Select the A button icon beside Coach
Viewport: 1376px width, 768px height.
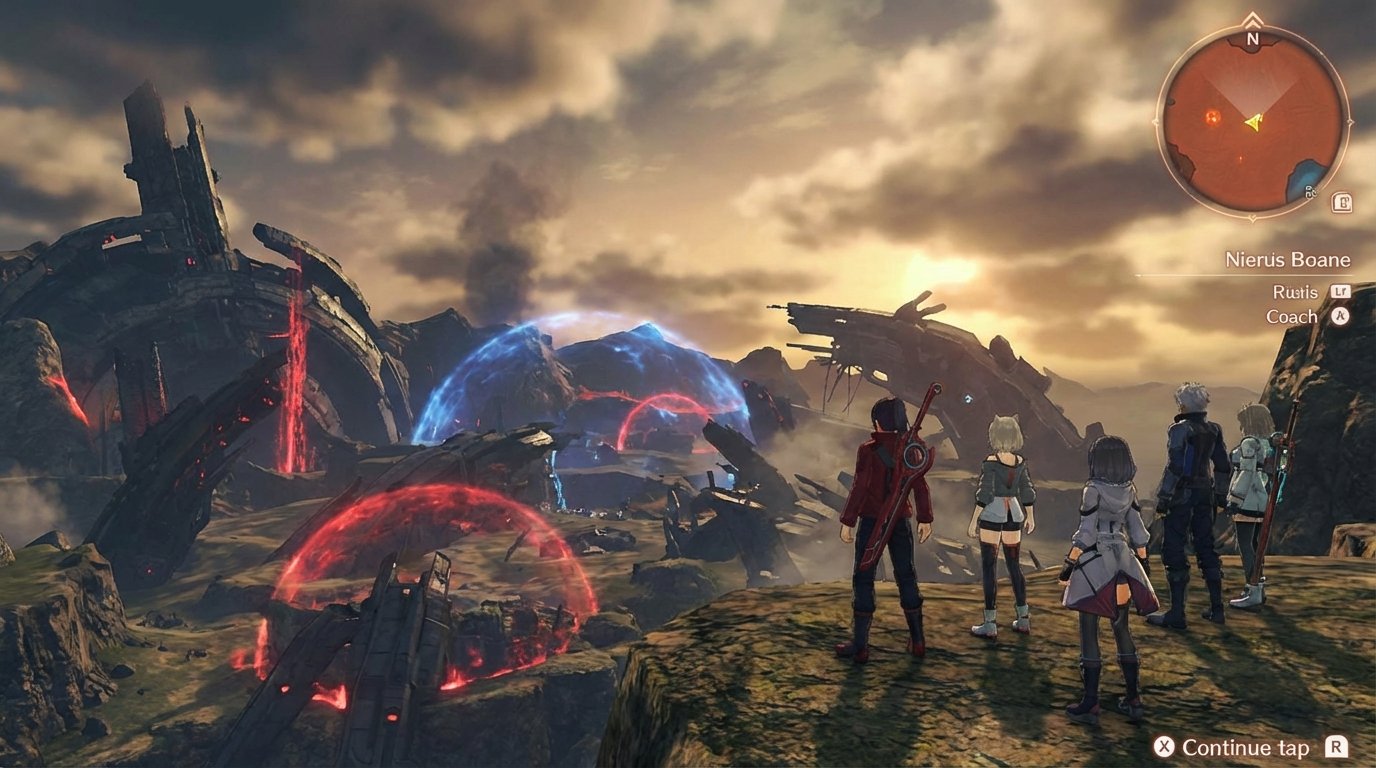point(1340,316)
